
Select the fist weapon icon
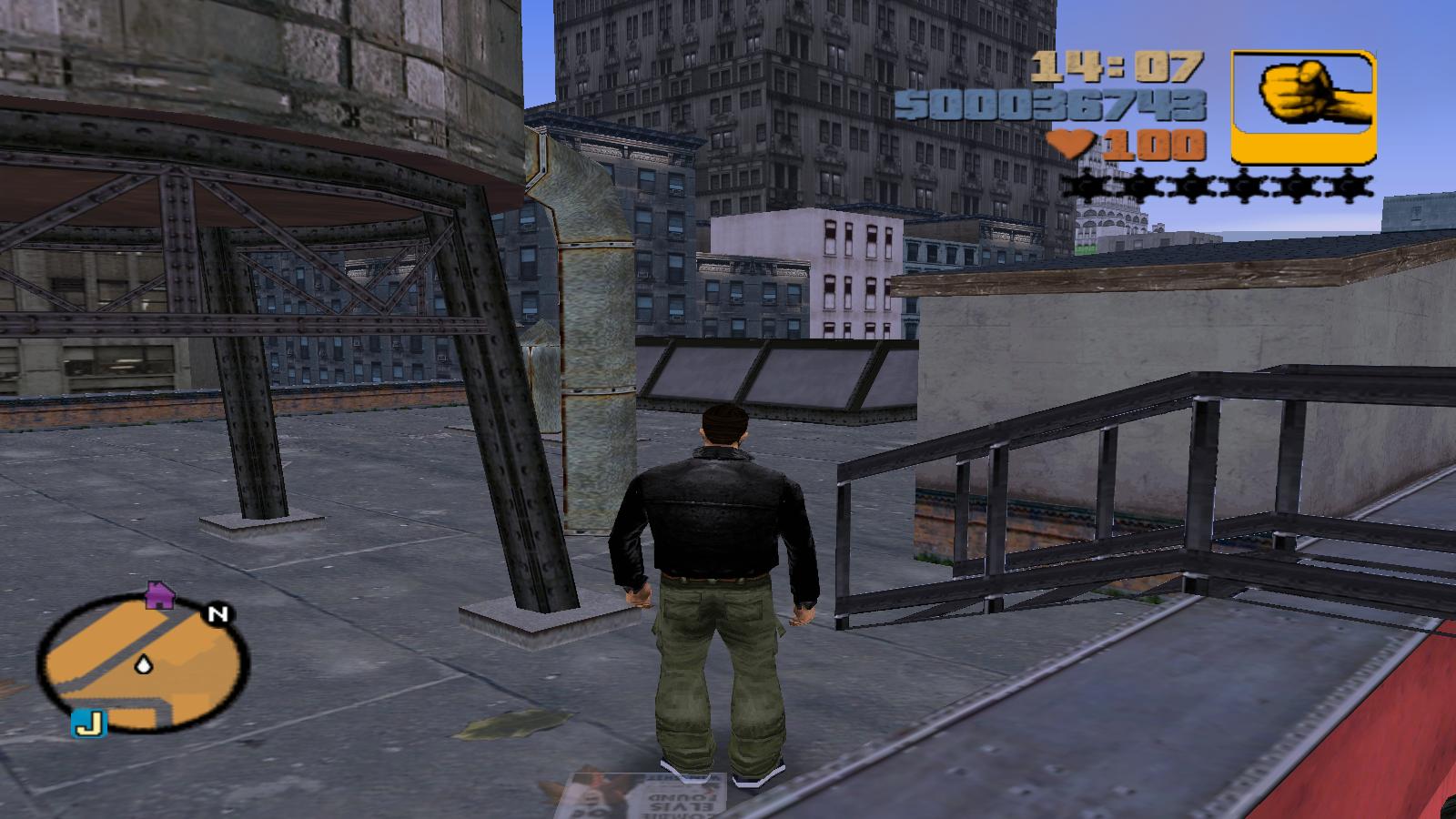click(x=1303, y=106)
